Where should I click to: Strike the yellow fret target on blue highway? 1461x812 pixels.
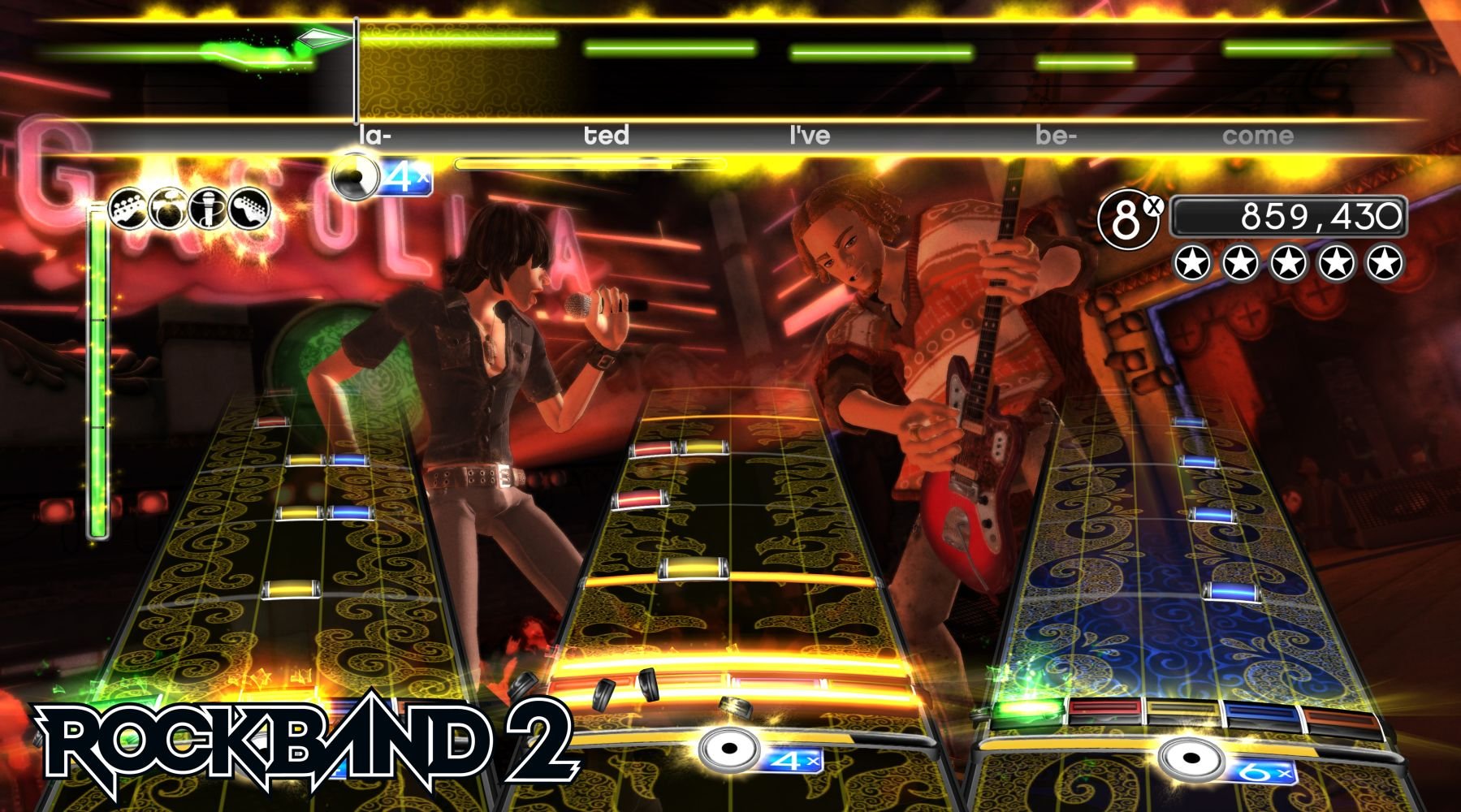1182,712
